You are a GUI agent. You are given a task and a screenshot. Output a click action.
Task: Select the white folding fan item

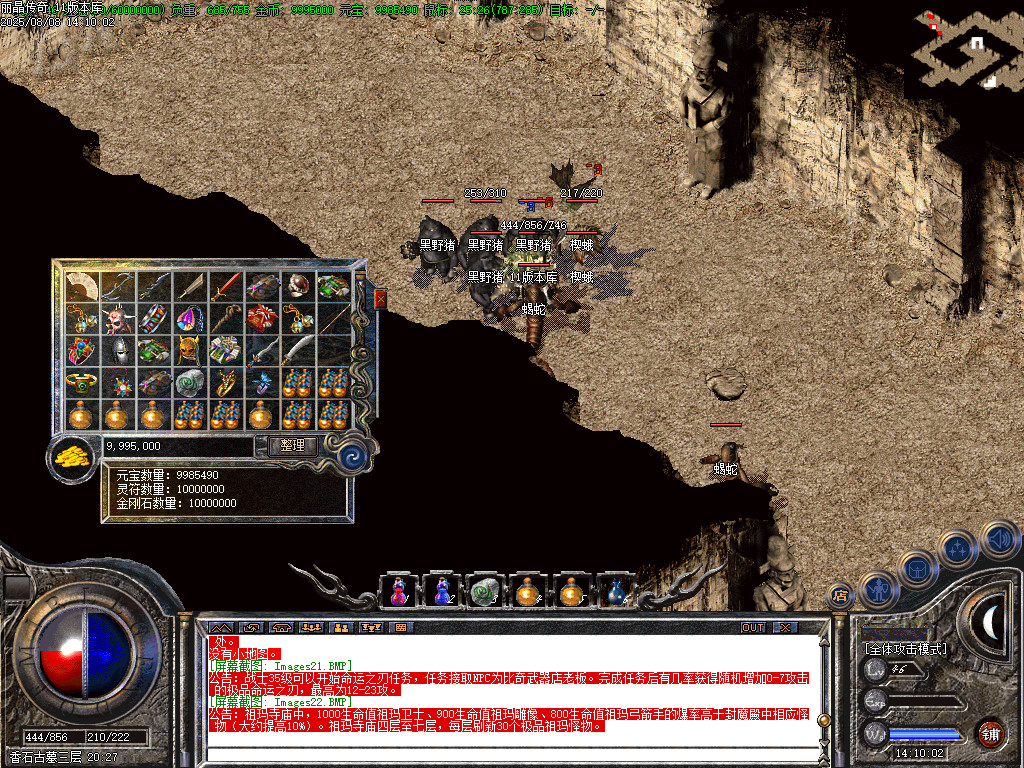pos(81,287)
